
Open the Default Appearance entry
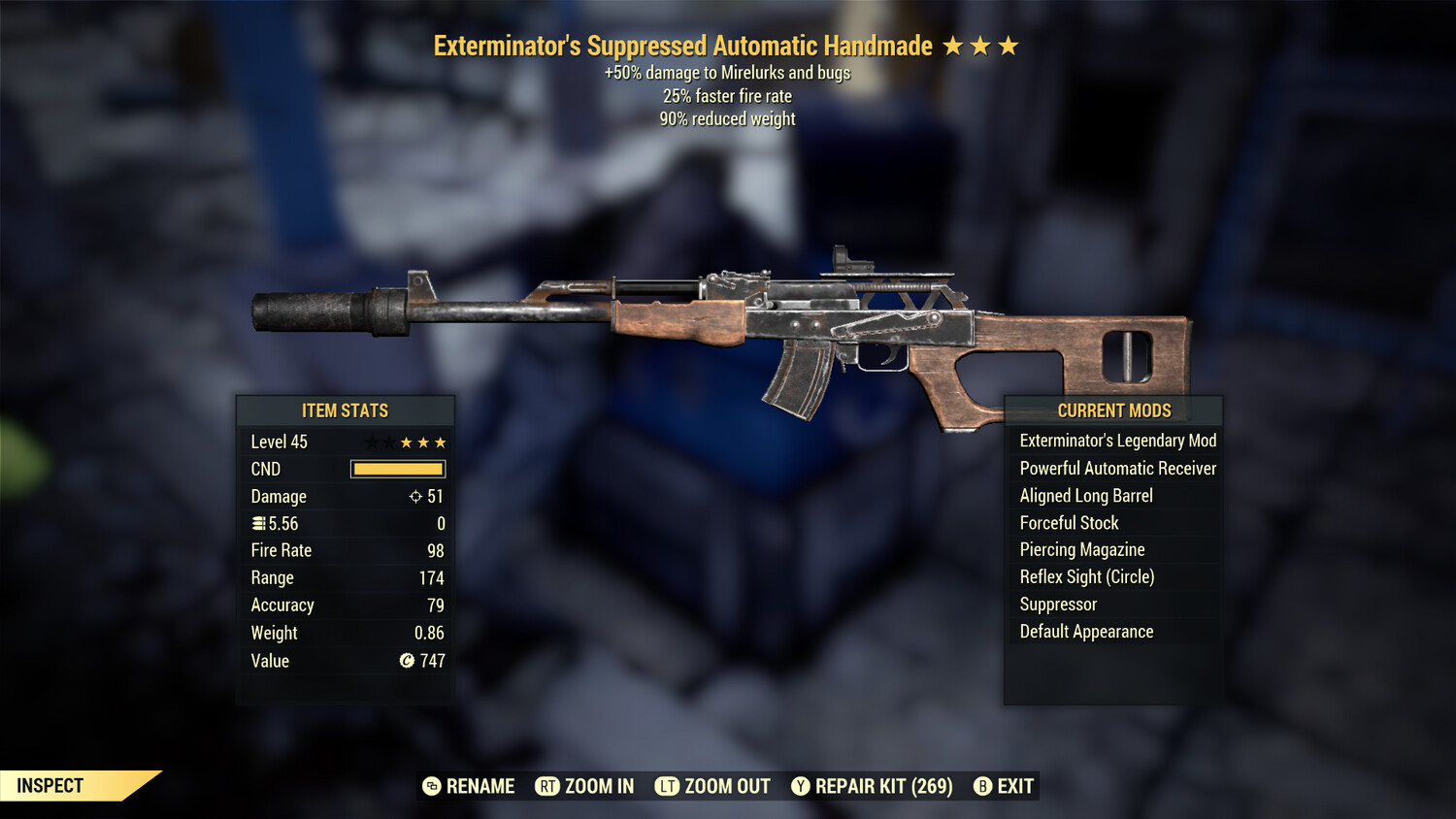(x=1086, y=631)
